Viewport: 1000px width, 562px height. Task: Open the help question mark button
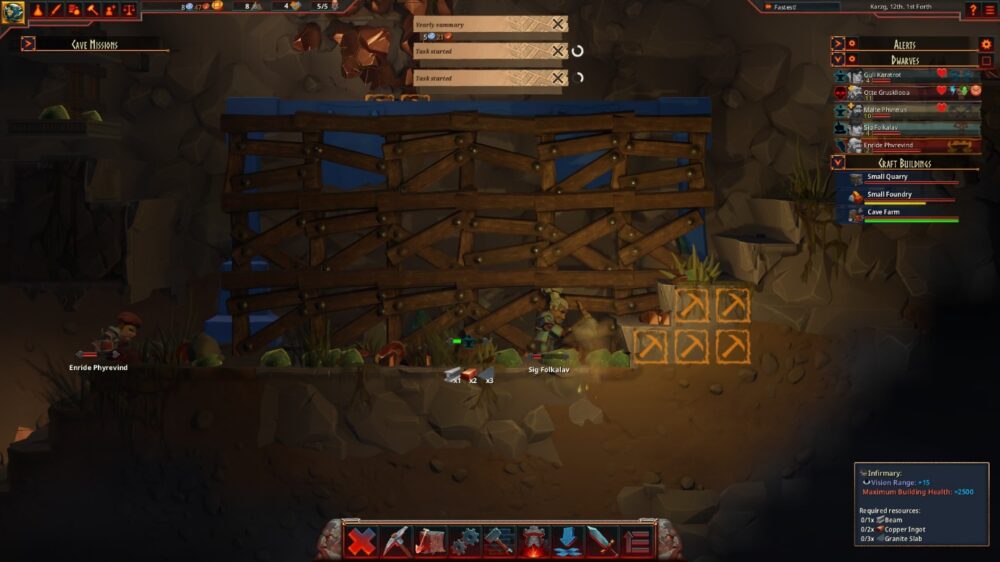pos(972,9)
